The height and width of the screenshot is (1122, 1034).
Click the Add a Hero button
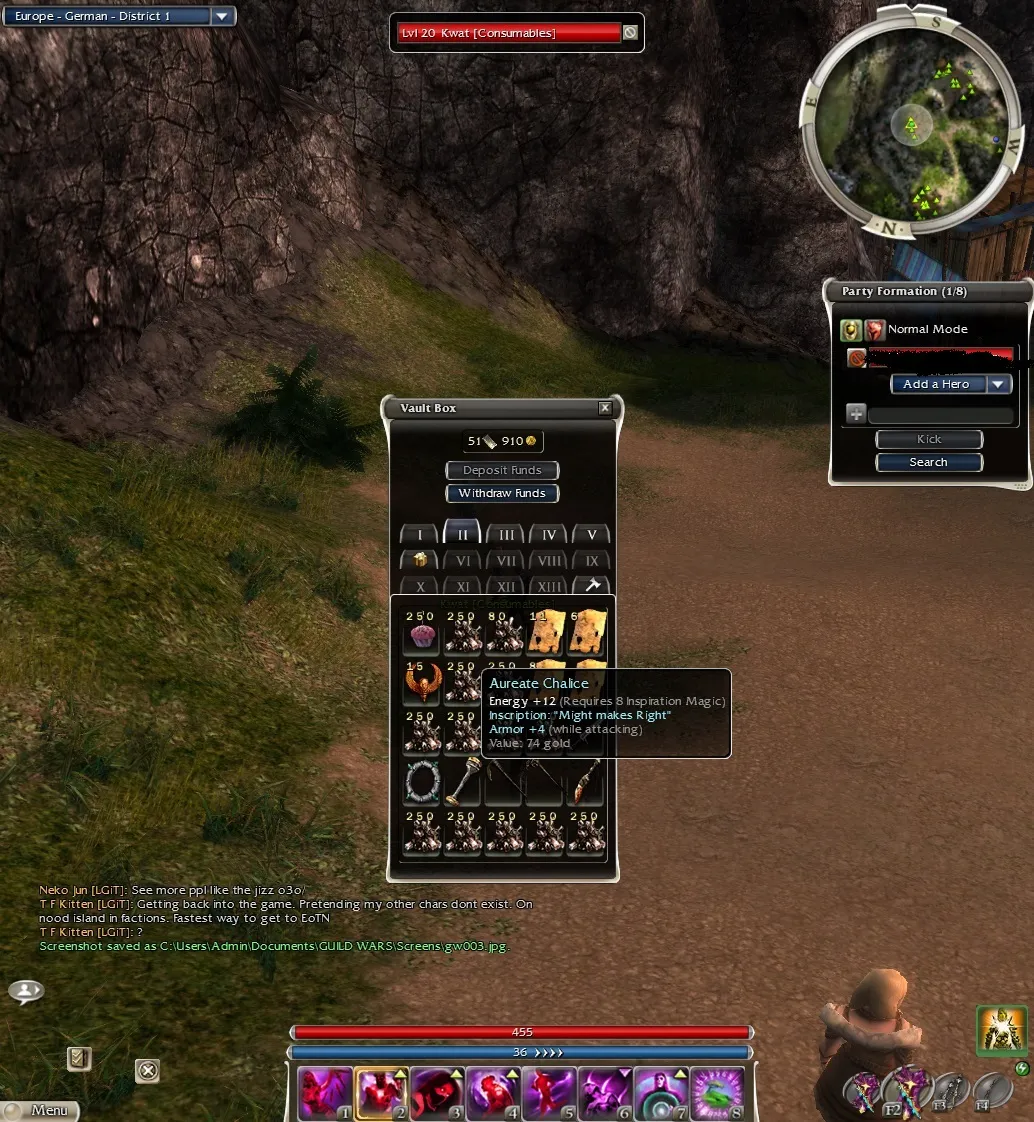938,384
